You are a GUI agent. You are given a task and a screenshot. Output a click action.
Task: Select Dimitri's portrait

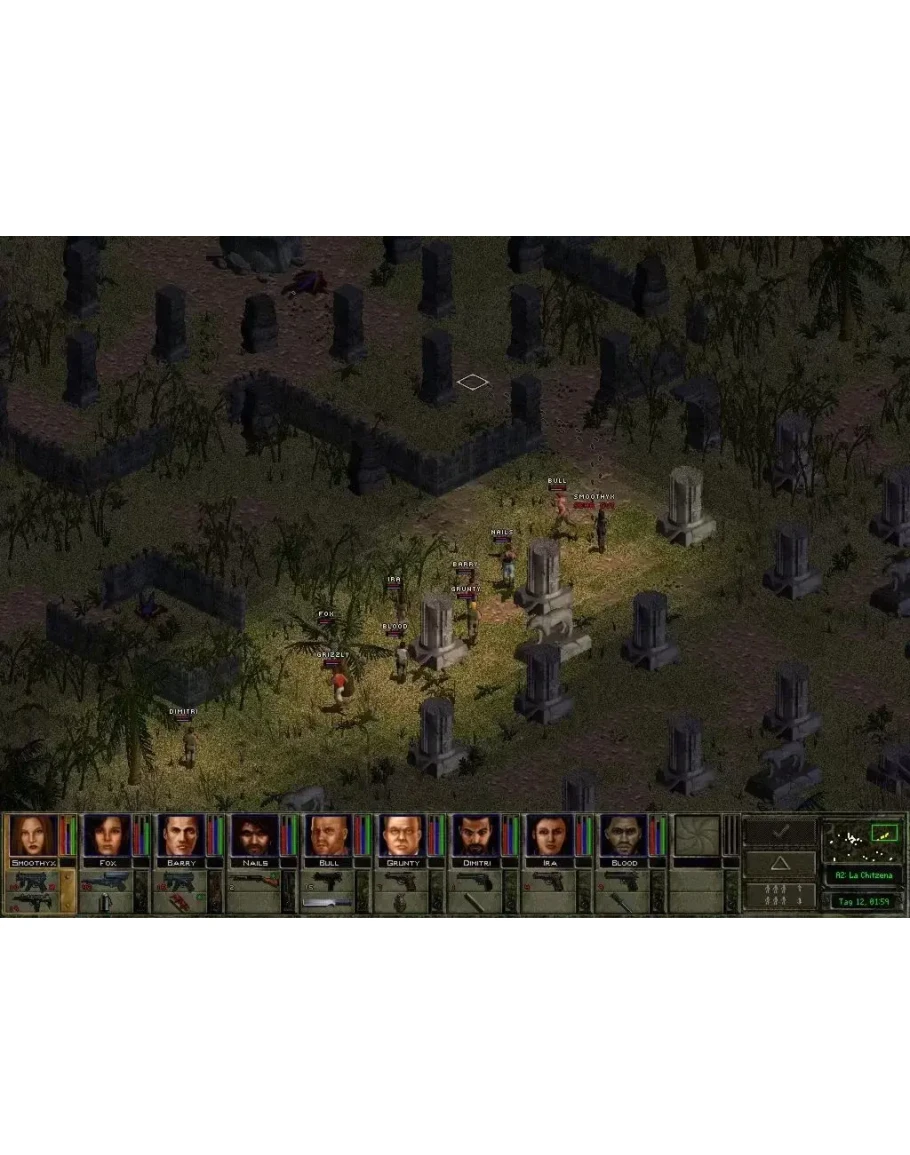(476, 834)
